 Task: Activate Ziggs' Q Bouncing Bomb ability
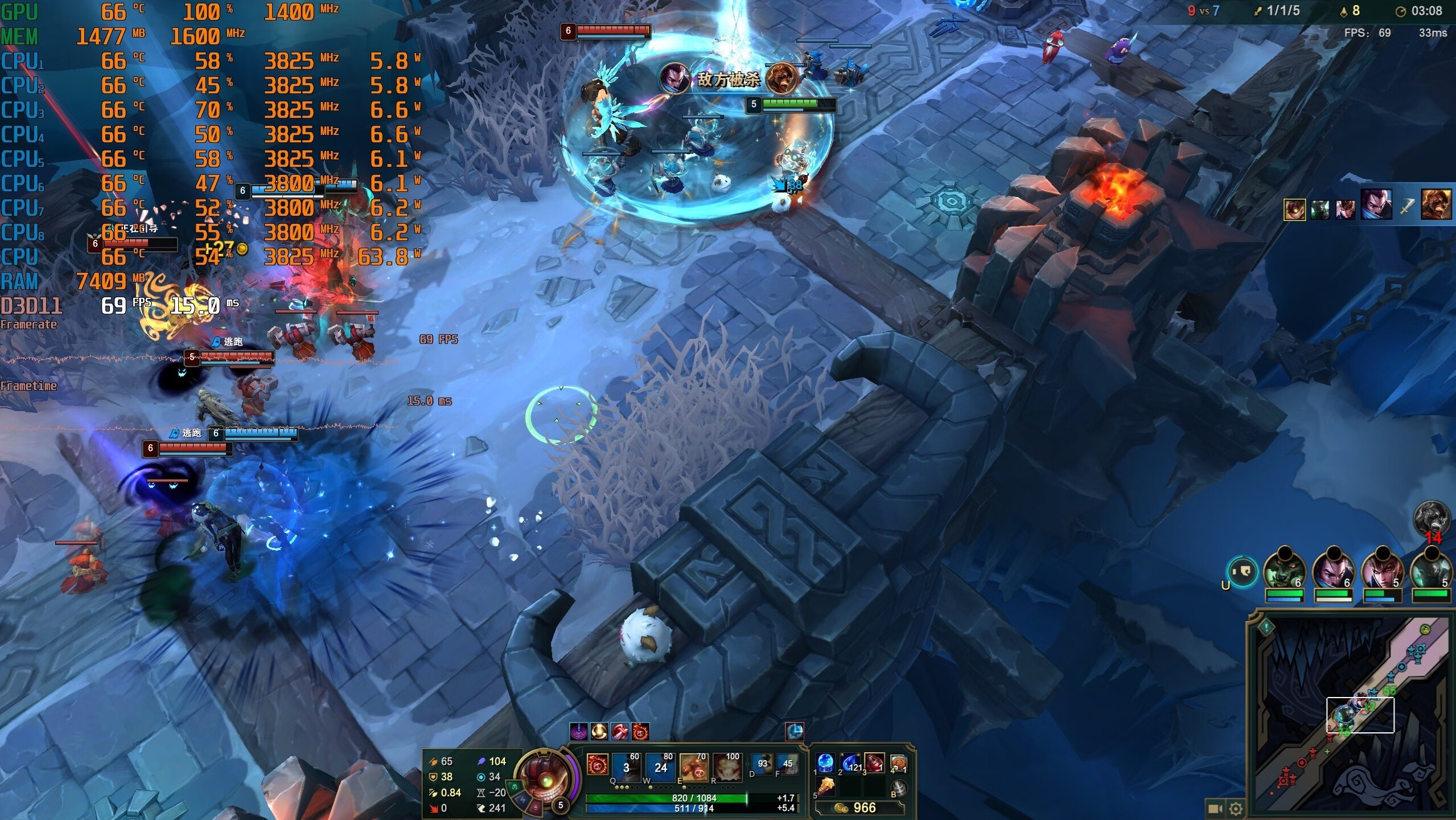click(x=626, y=767)
